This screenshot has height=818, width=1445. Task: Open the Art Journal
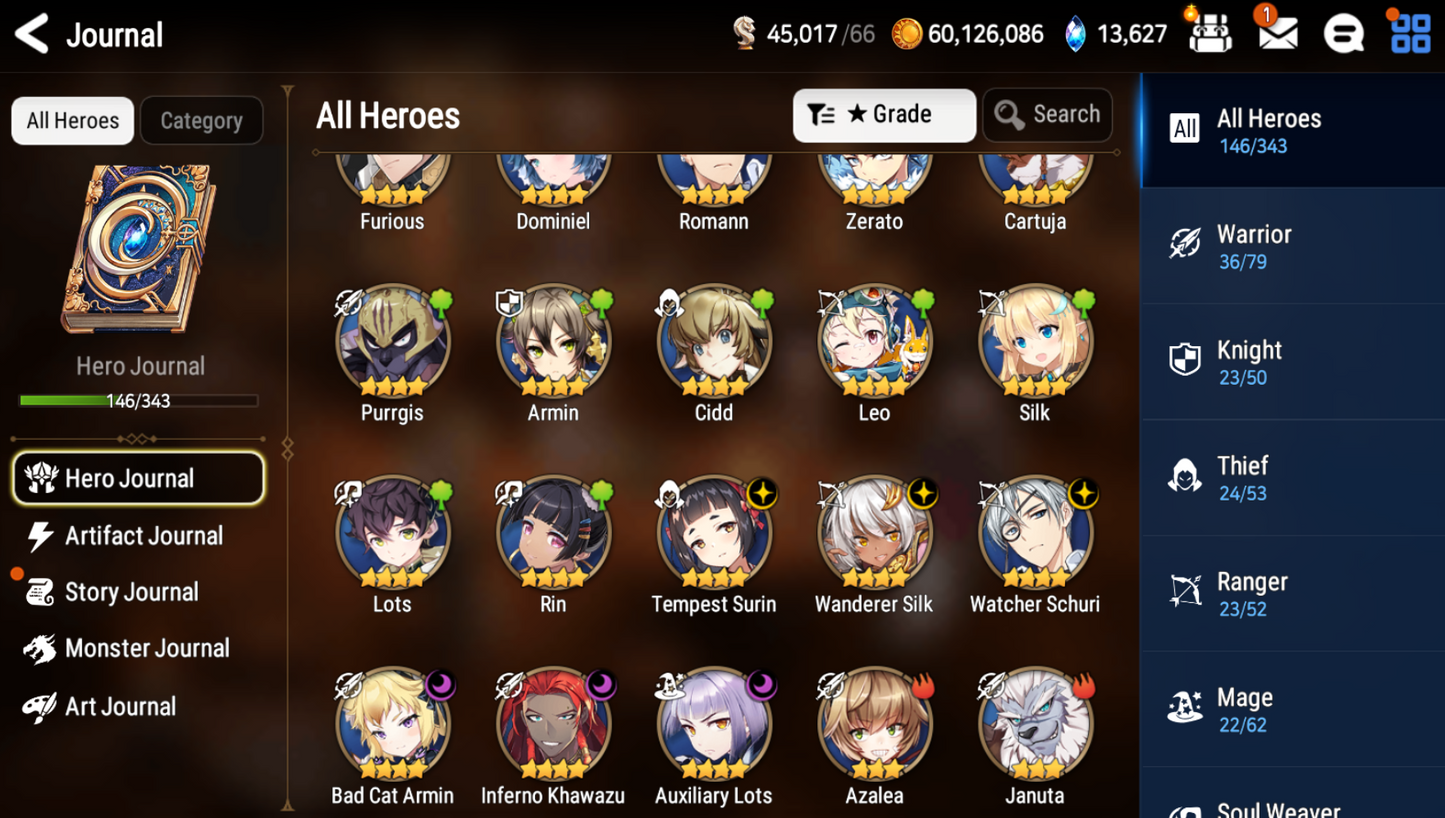[118, 707]
